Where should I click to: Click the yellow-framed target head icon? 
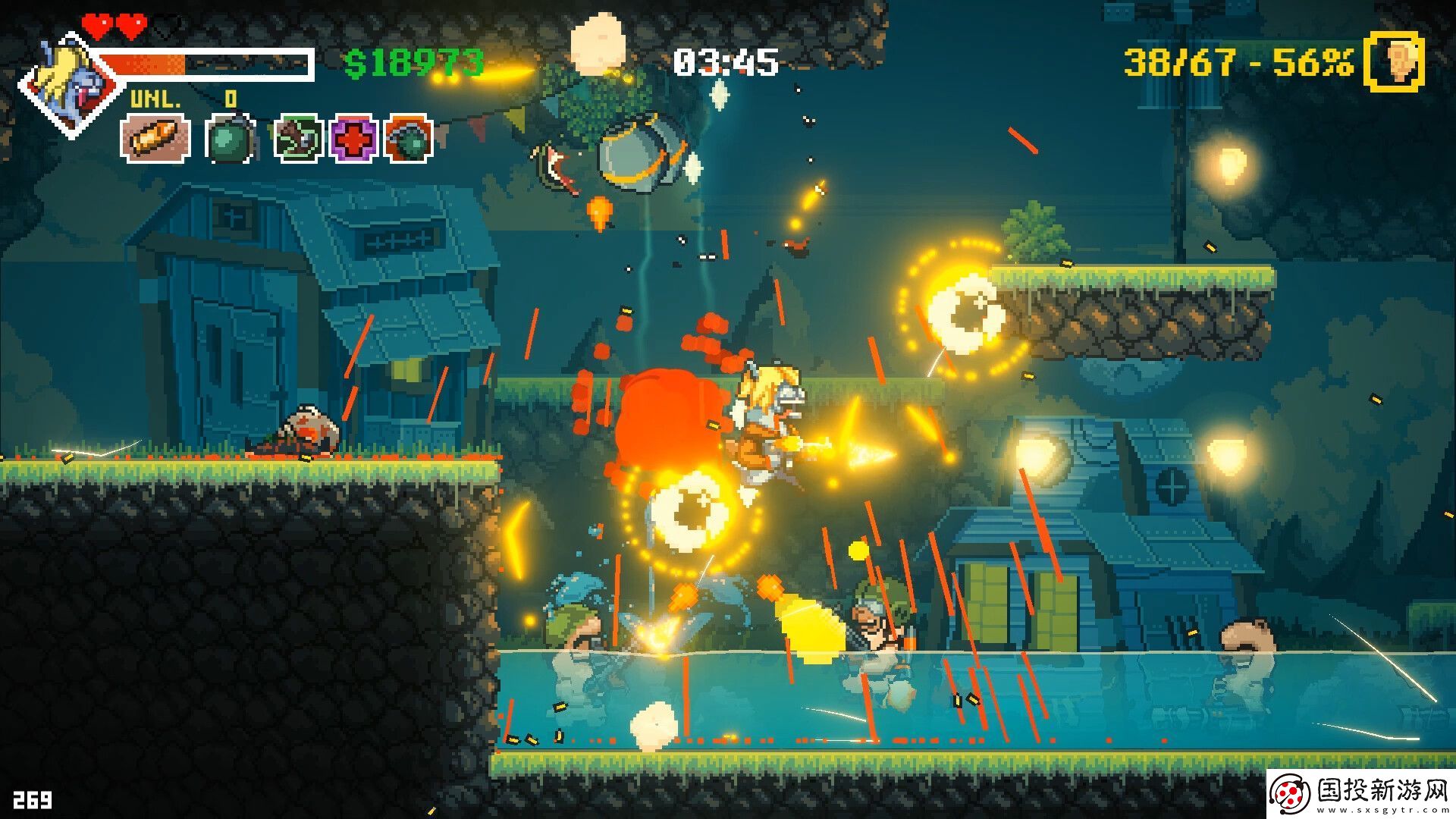(1394, 63)
